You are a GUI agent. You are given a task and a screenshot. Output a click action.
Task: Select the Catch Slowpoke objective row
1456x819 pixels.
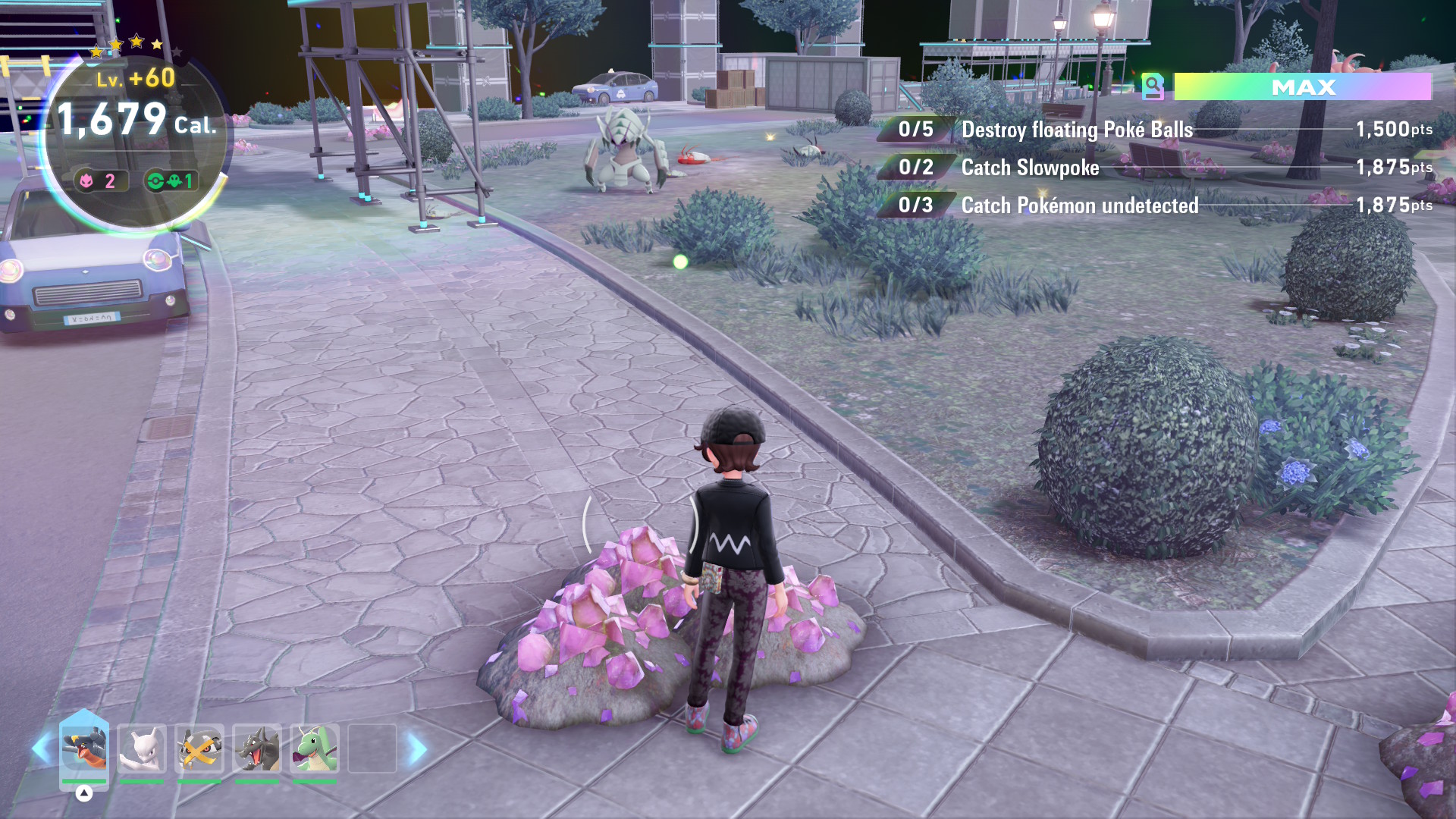point(1030,168)
